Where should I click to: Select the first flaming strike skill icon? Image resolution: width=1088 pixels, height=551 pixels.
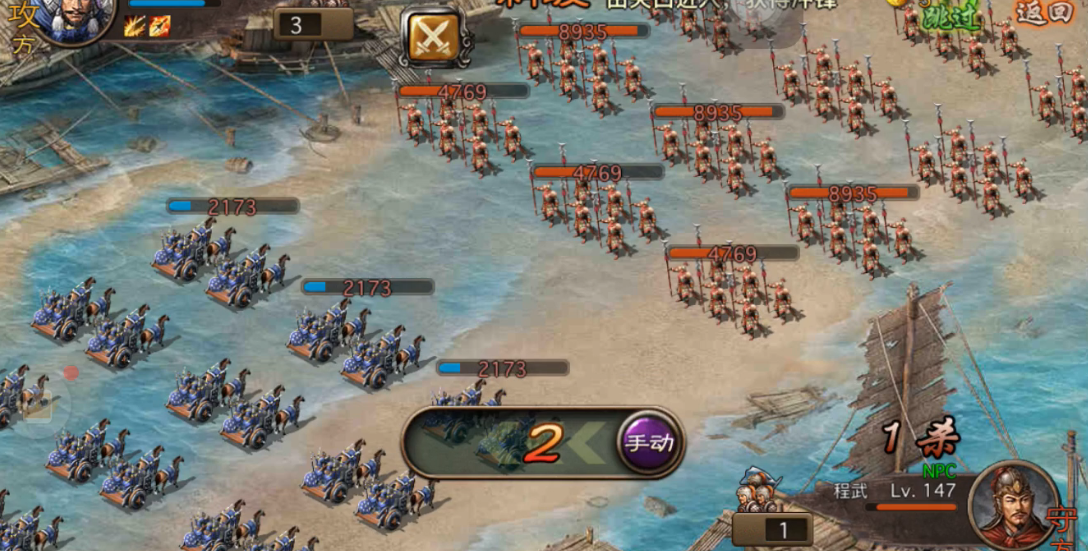(x=135, y=26)
